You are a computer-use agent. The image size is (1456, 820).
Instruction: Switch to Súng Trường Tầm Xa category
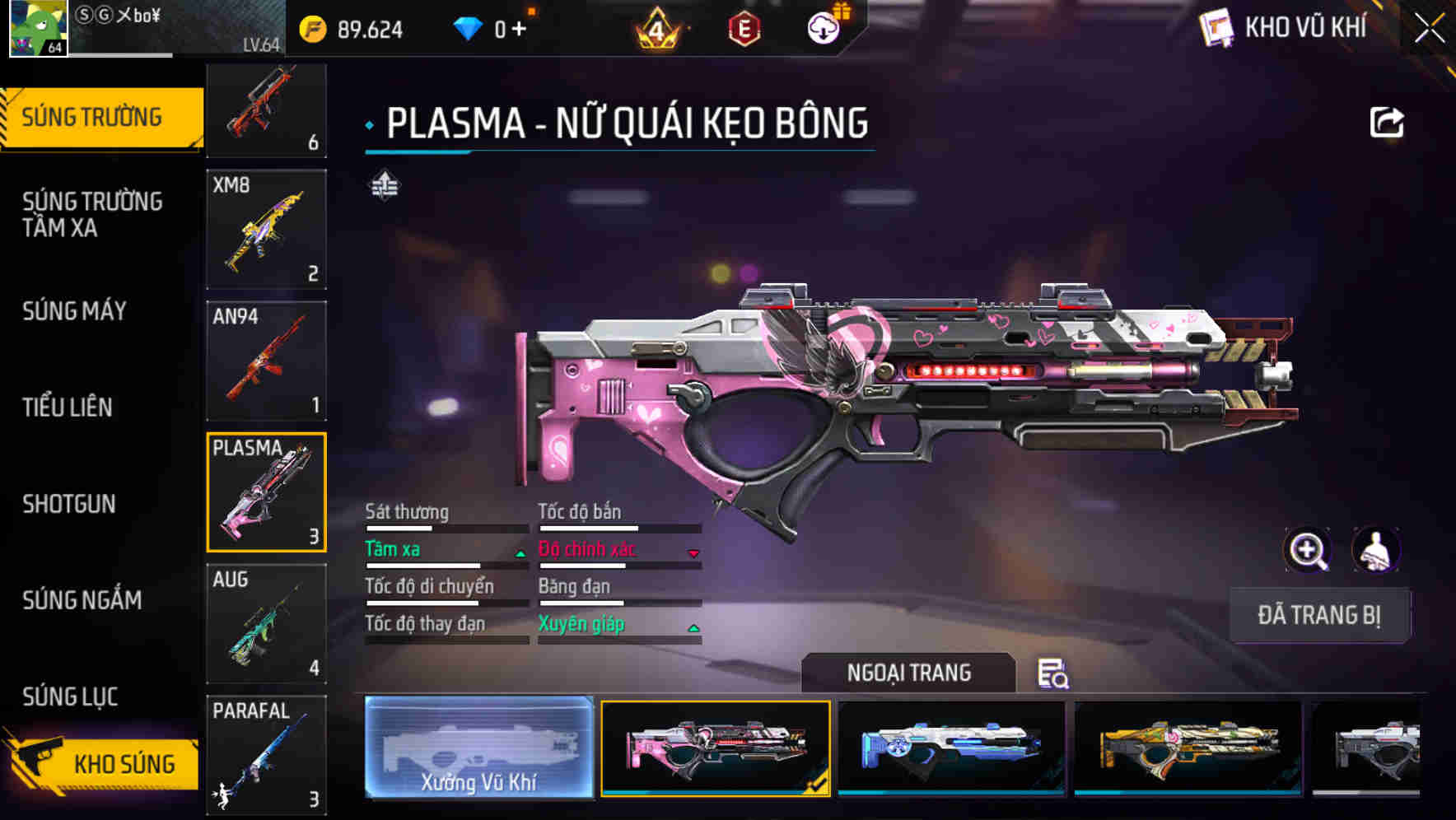tap(92, 214)
